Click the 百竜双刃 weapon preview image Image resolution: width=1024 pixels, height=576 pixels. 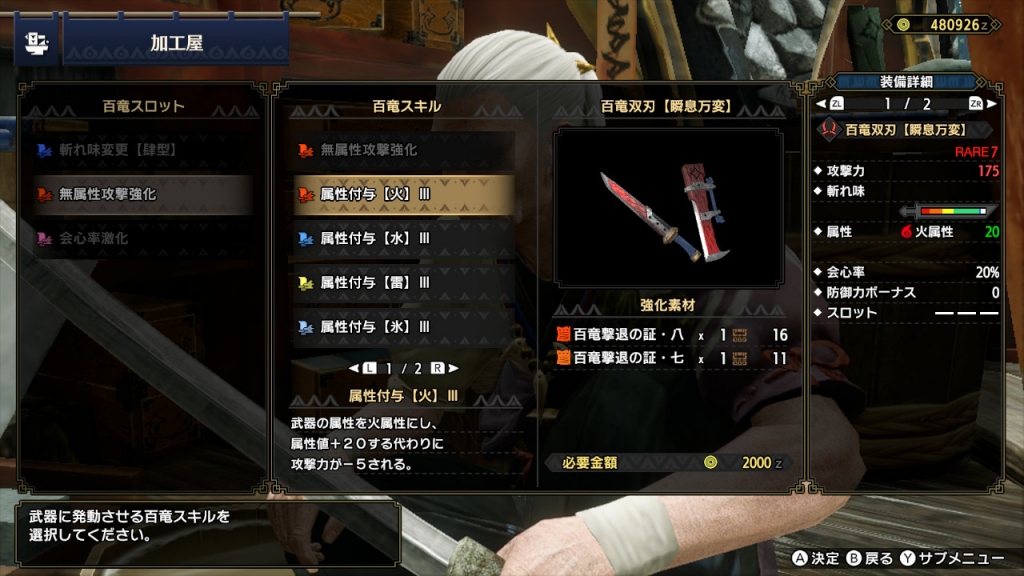[x=668, y=208]
